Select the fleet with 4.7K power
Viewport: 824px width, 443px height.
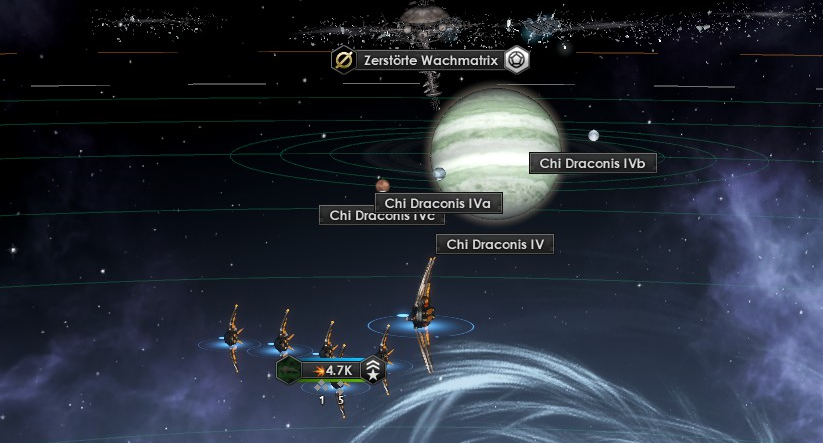click(x=332, y=370)
